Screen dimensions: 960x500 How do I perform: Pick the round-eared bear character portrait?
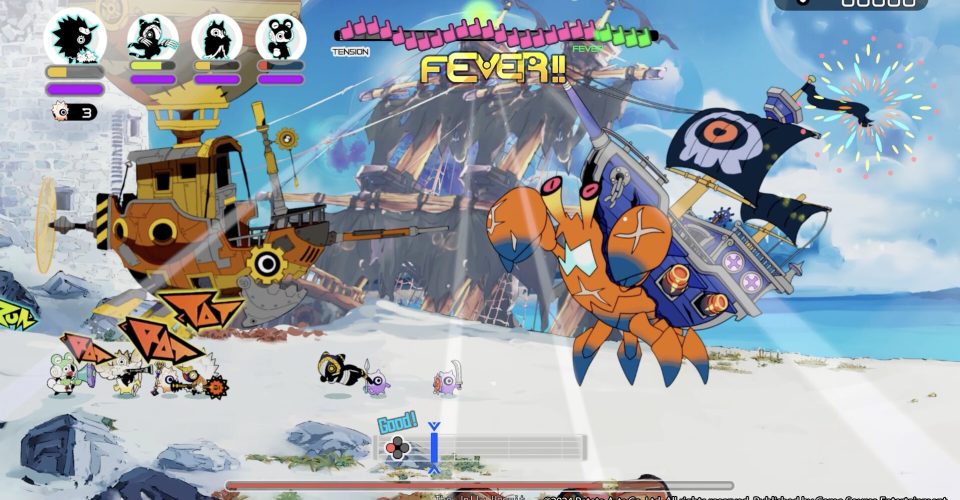[280, 38]
